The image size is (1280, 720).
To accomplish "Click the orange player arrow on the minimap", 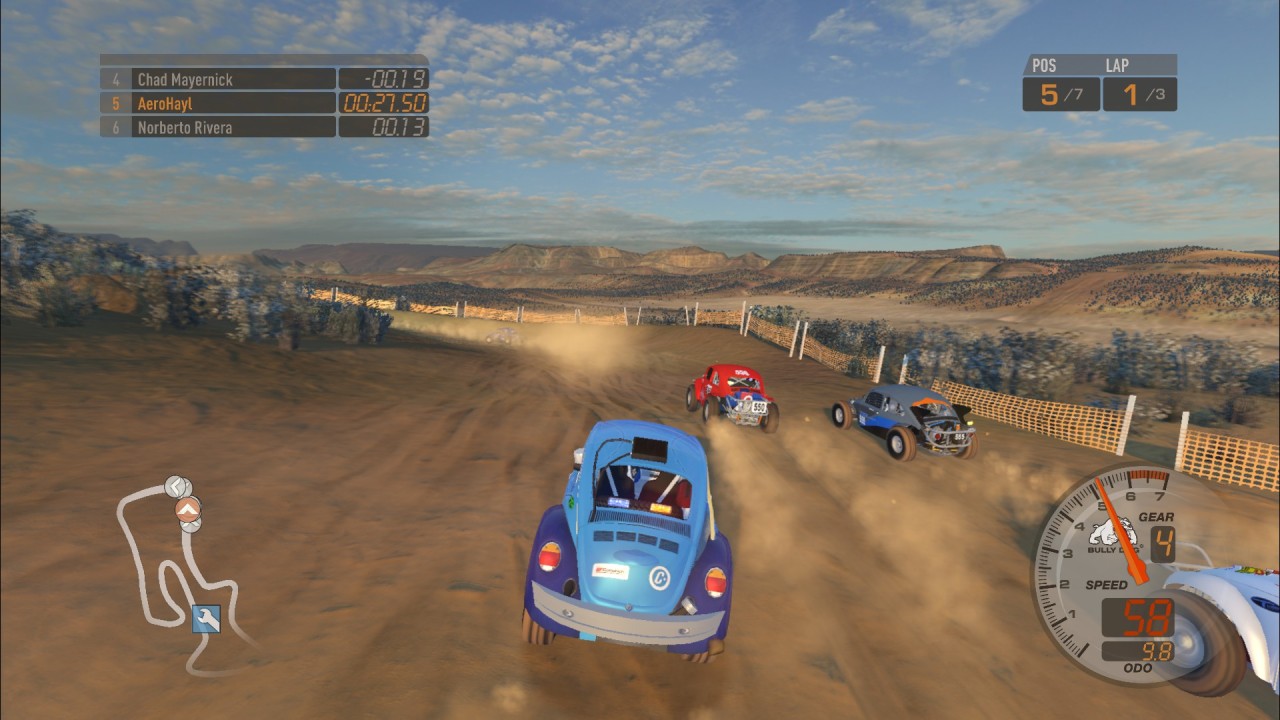I will tap(187, 510).
